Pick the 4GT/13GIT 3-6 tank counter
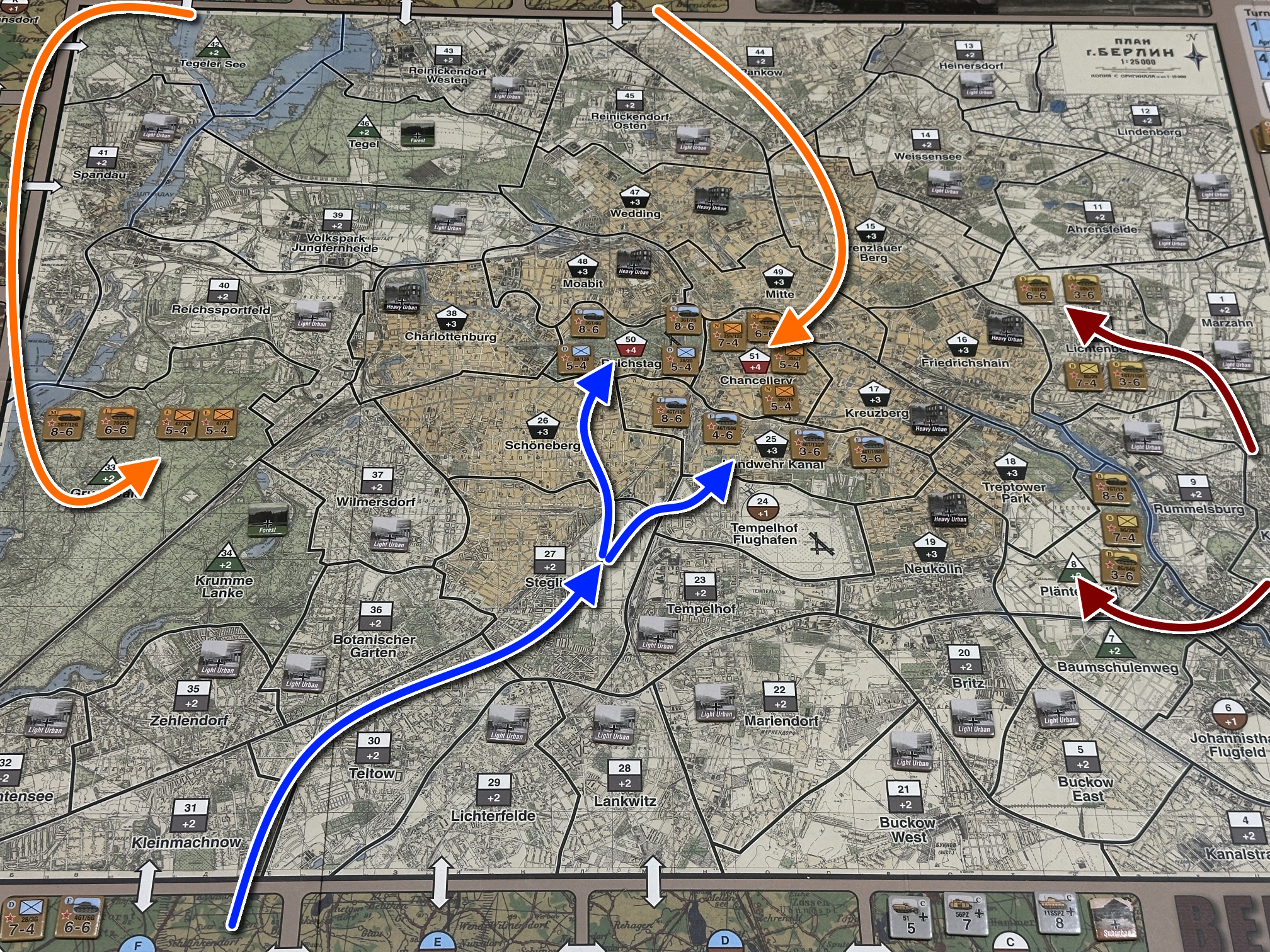1270x952 pixels. click(x=810, y=444)
